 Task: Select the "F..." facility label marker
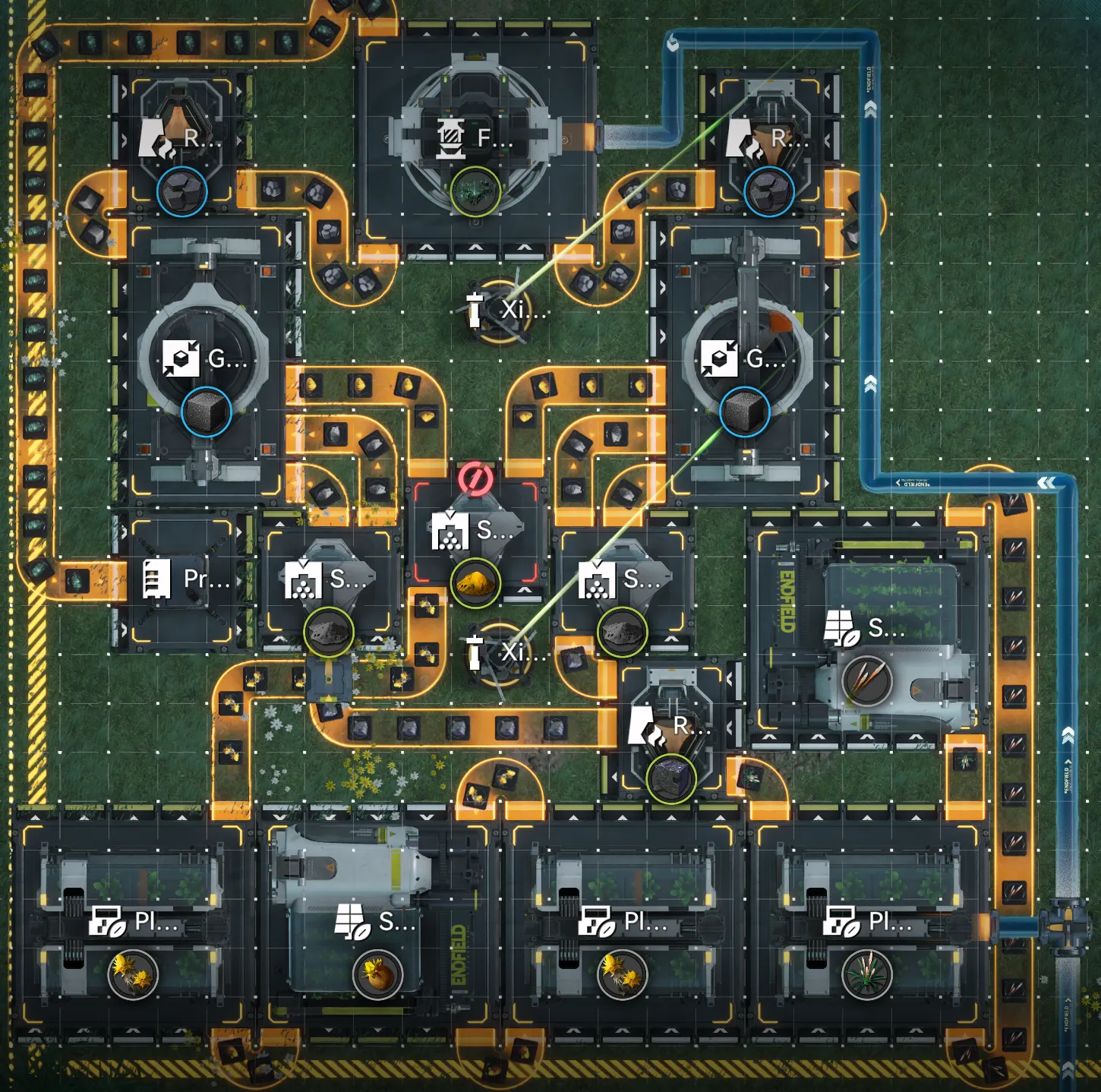click(475, 139)
